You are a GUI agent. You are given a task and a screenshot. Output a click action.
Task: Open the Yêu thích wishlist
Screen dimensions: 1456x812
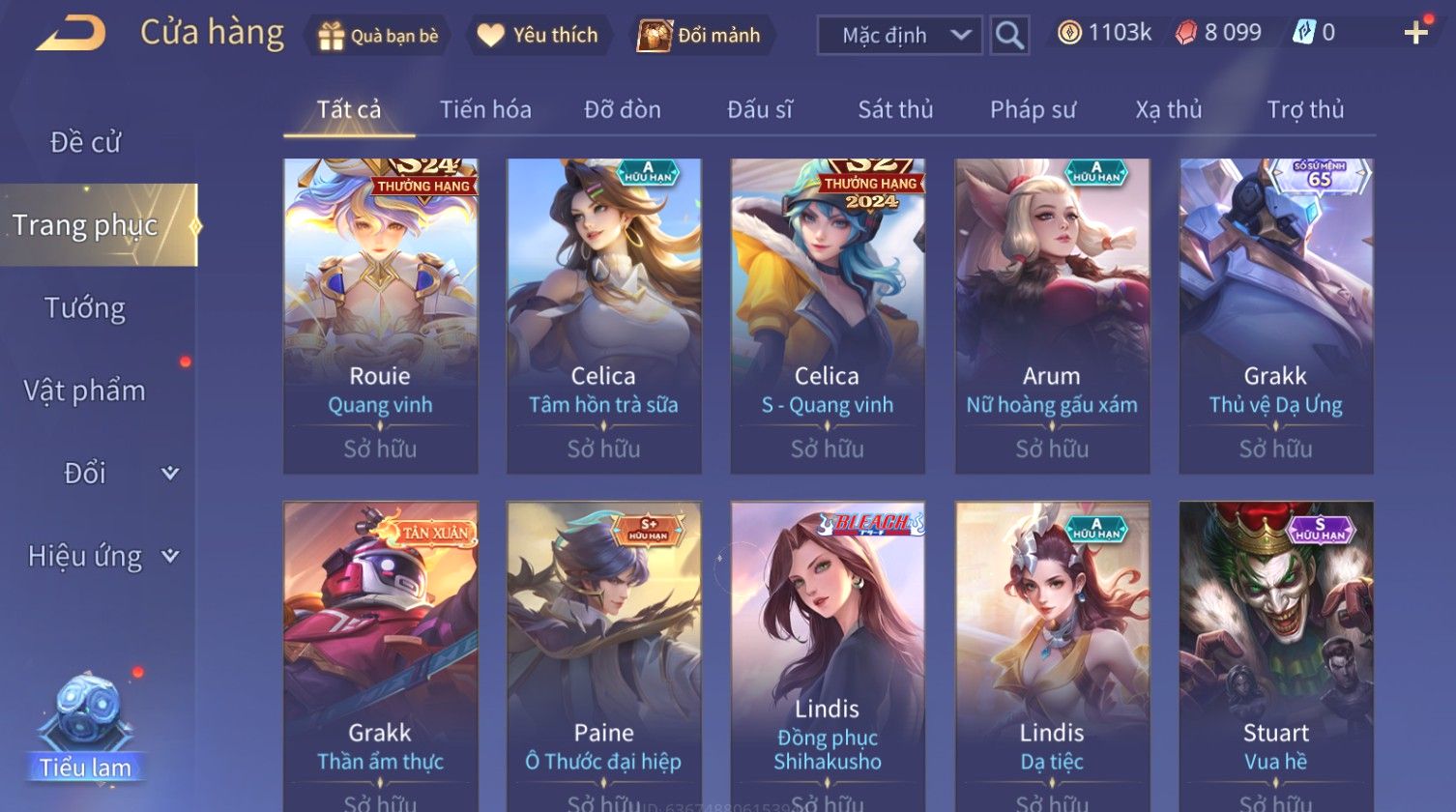click(x=539, y=36)
